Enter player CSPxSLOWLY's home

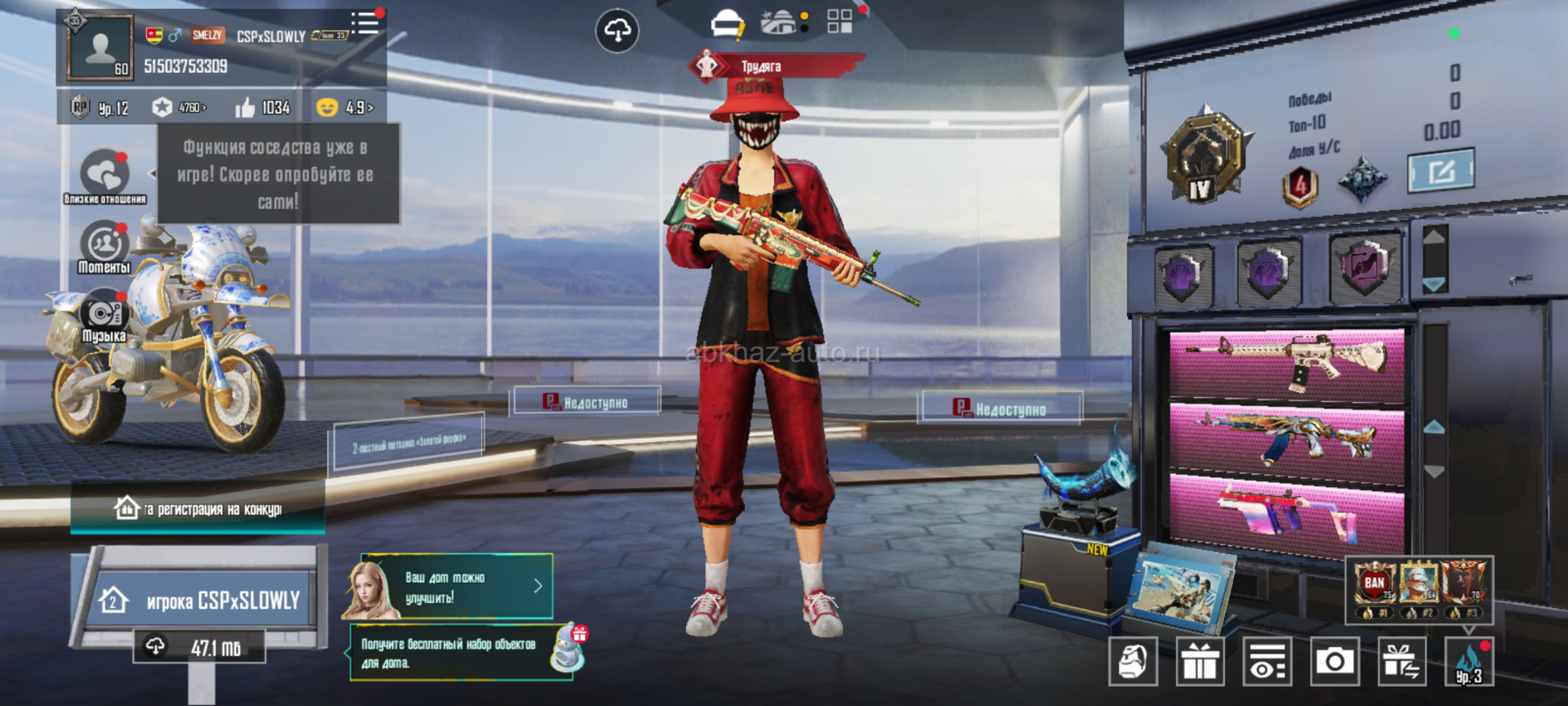[x=198, y=601]
